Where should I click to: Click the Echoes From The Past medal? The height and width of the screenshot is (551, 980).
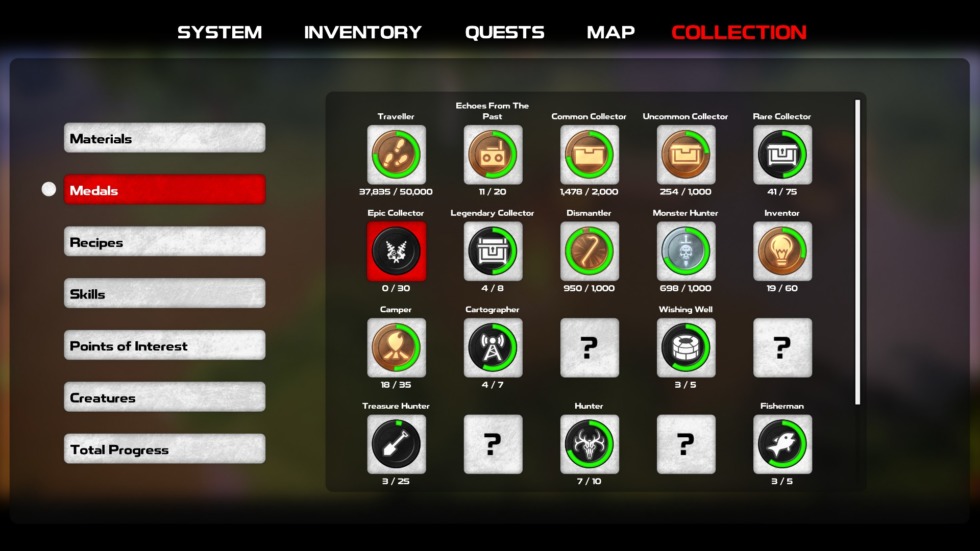(492, 155)
